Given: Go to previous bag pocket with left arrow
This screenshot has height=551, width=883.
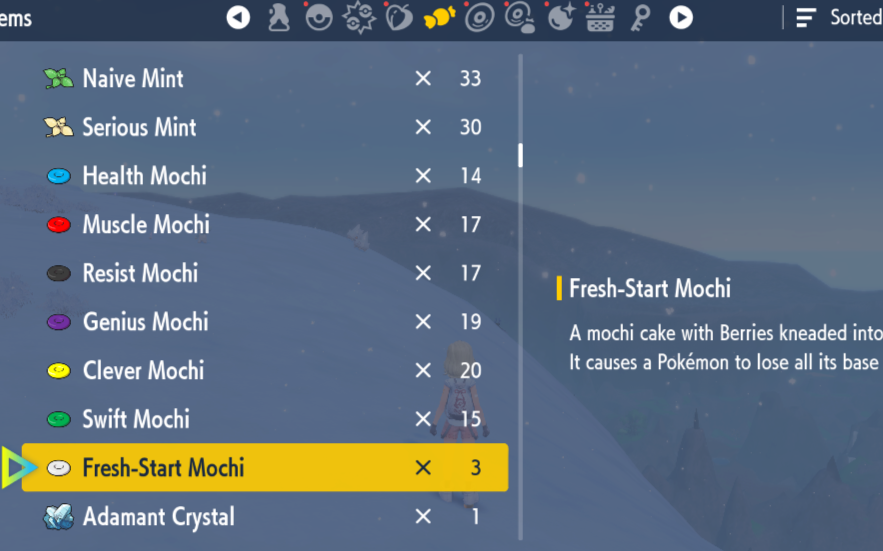Looking at the screenshot, I should (238, 17).
